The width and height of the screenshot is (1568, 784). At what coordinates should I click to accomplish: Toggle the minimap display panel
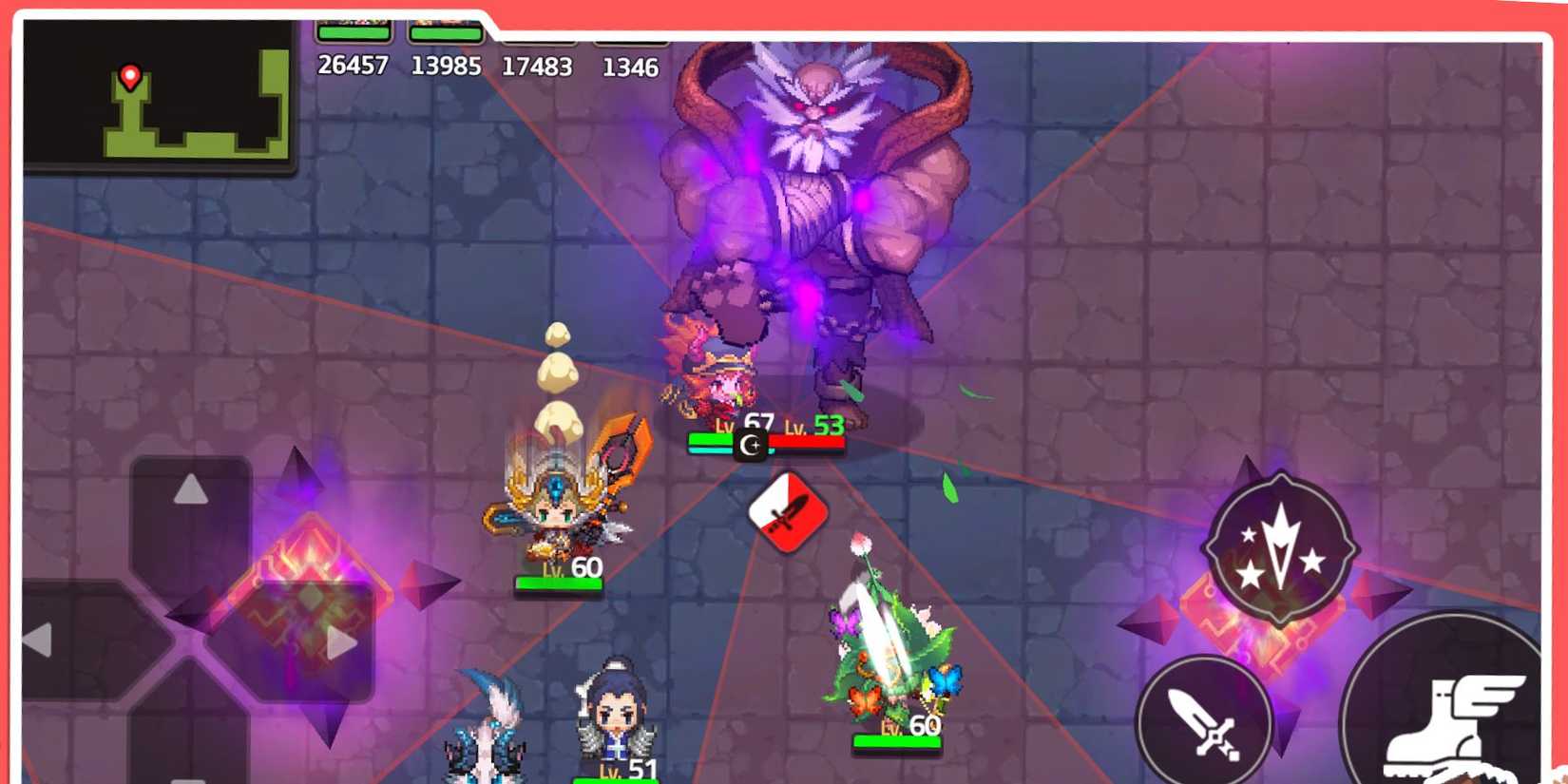click(157, 95)
